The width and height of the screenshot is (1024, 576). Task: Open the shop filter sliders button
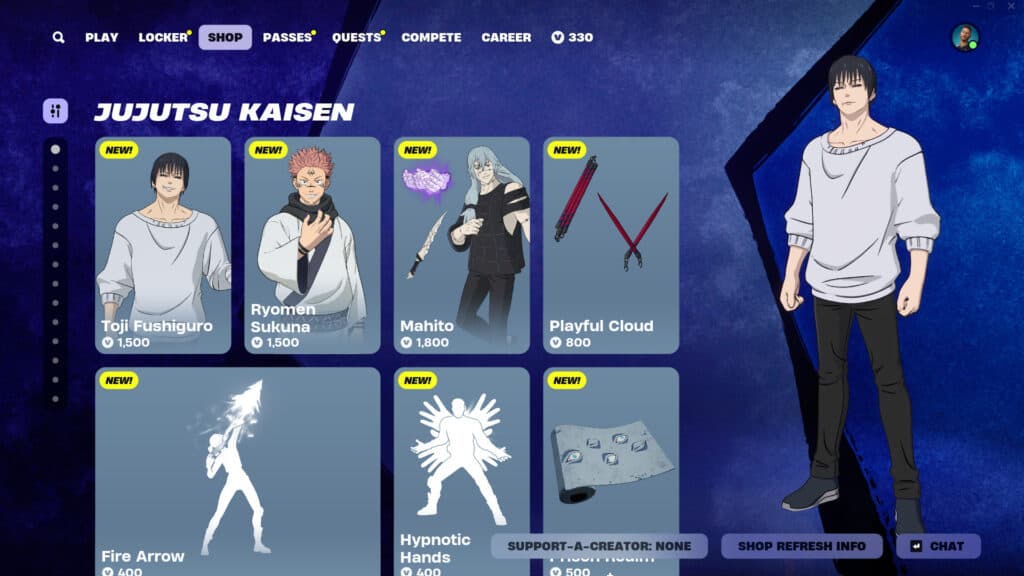point(55,111)
